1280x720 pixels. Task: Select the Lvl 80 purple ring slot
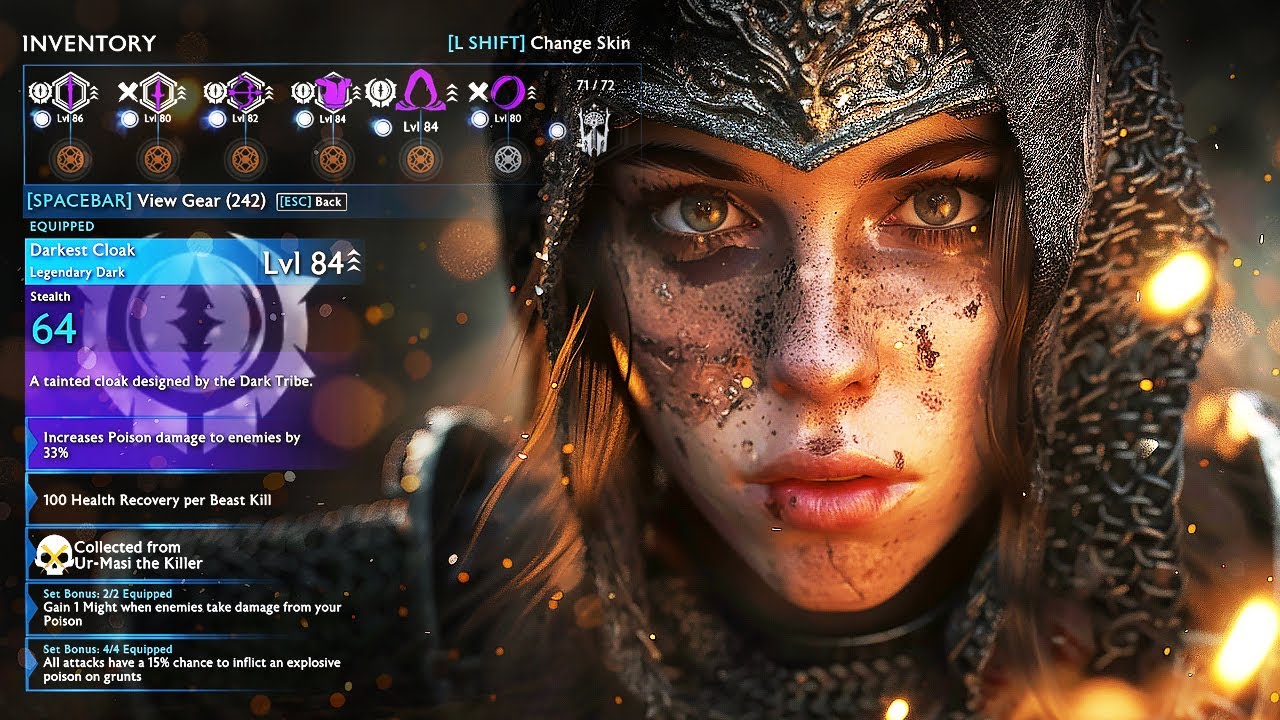coord(506,93)
